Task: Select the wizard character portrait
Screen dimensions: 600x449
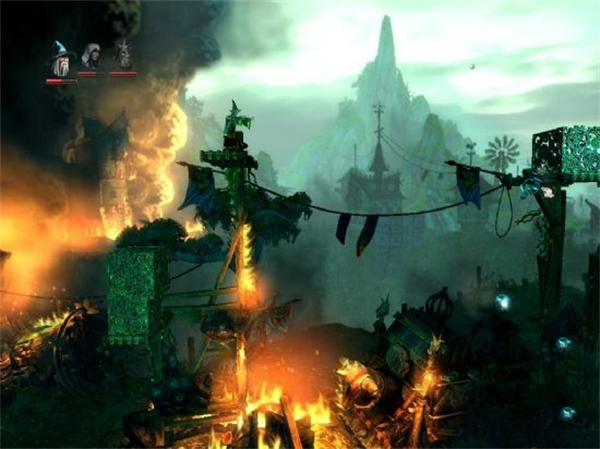Action: 61,61
